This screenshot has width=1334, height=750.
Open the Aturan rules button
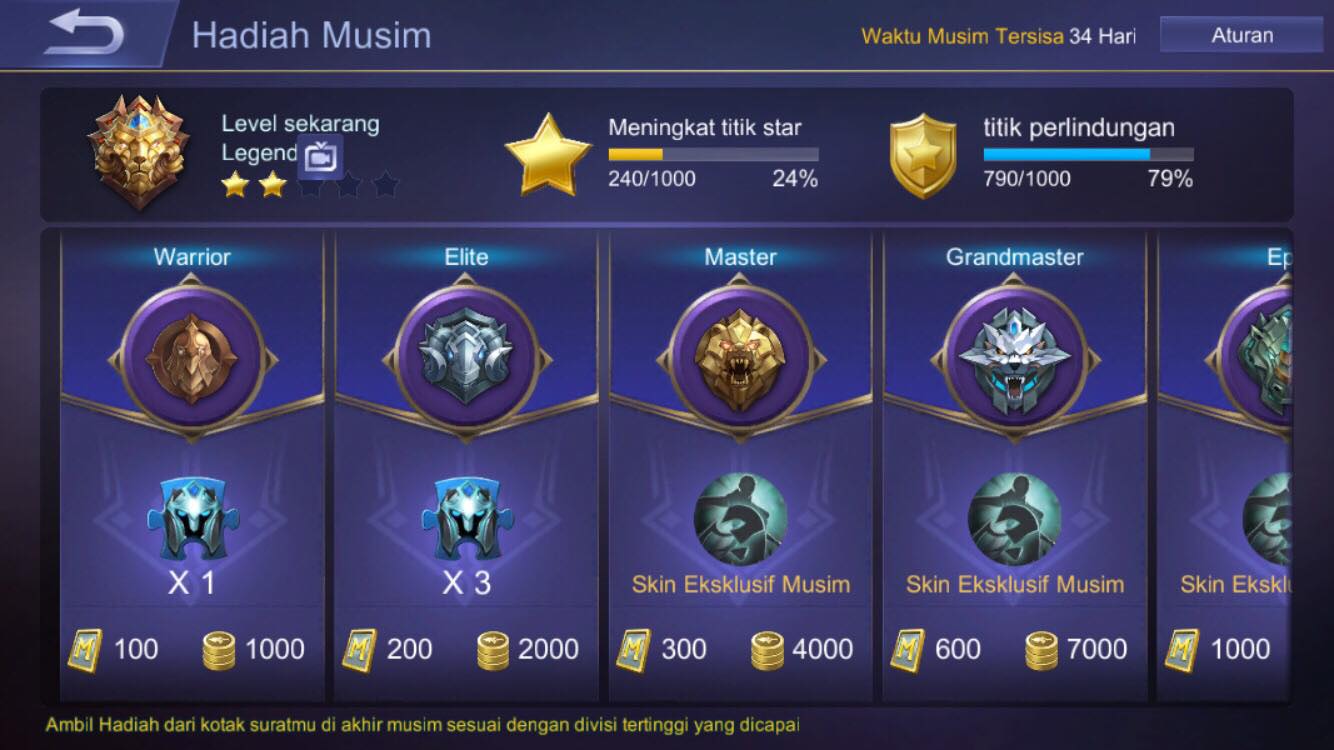(x=1240, y=34)
